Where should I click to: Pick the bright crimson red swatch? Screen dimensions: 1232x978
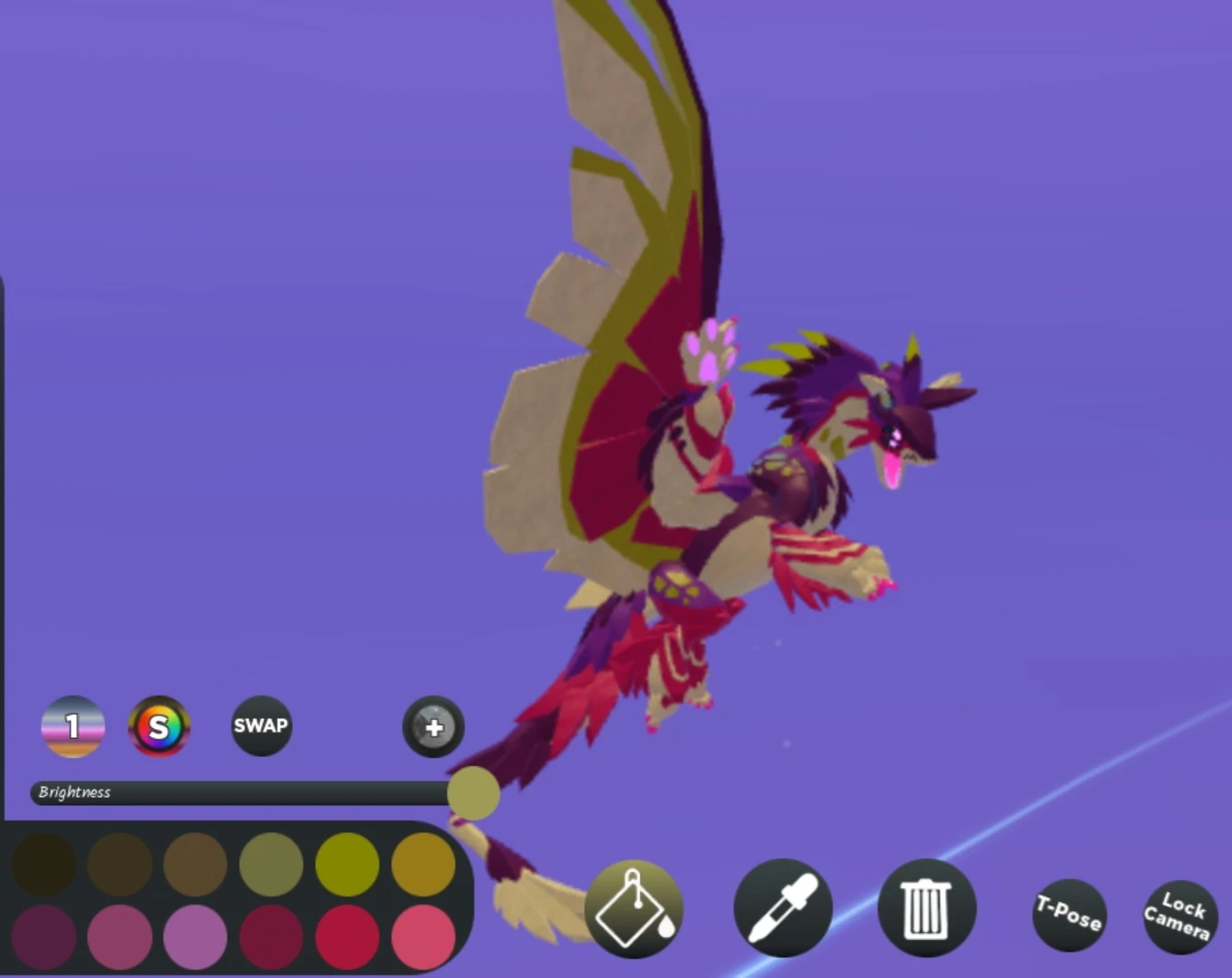[x=347, y=935]
